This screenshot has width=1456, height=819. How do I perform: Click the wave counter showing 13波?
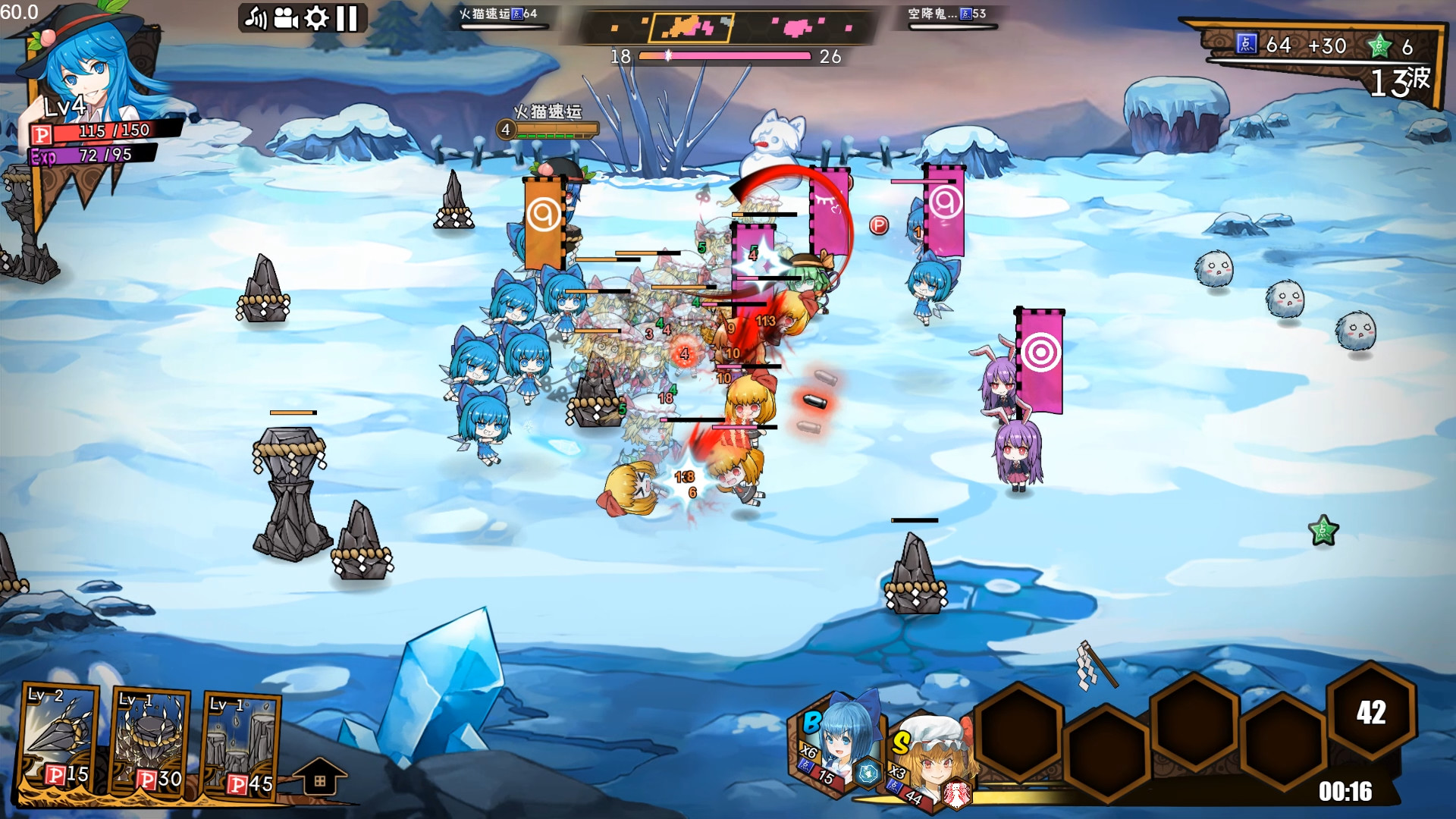[x=1399, y=83]
